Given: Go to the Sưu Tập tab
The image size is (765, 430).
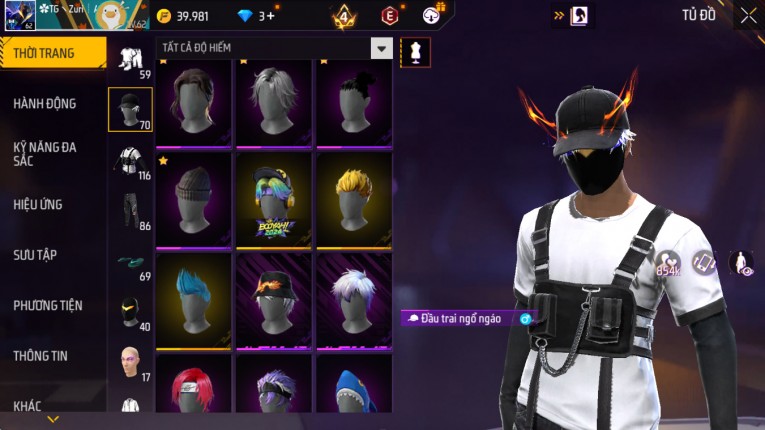Looking at the screenshot, I should 35,255.
